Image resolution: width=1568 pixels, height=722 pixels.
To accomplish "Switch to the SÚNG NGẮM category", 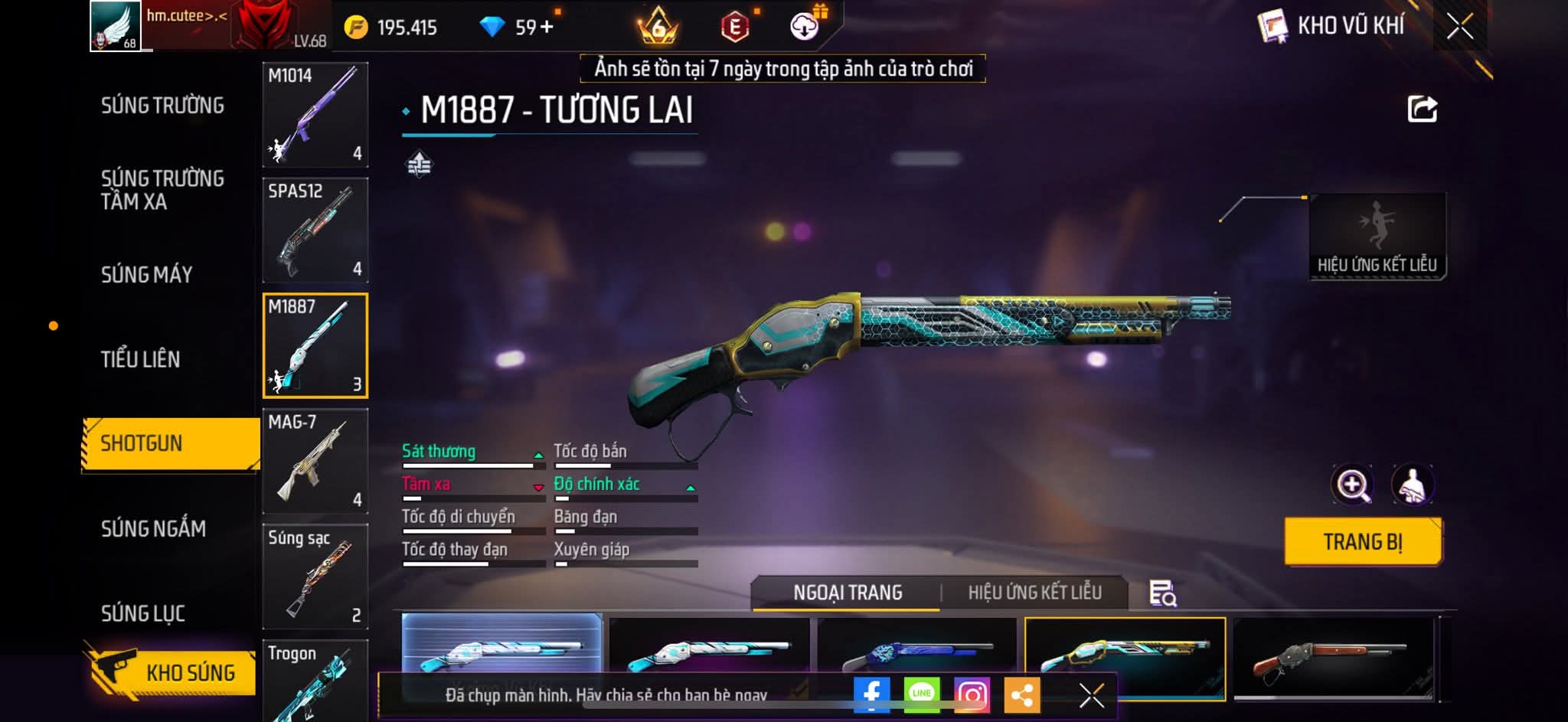I will click(x=153, y=528).
